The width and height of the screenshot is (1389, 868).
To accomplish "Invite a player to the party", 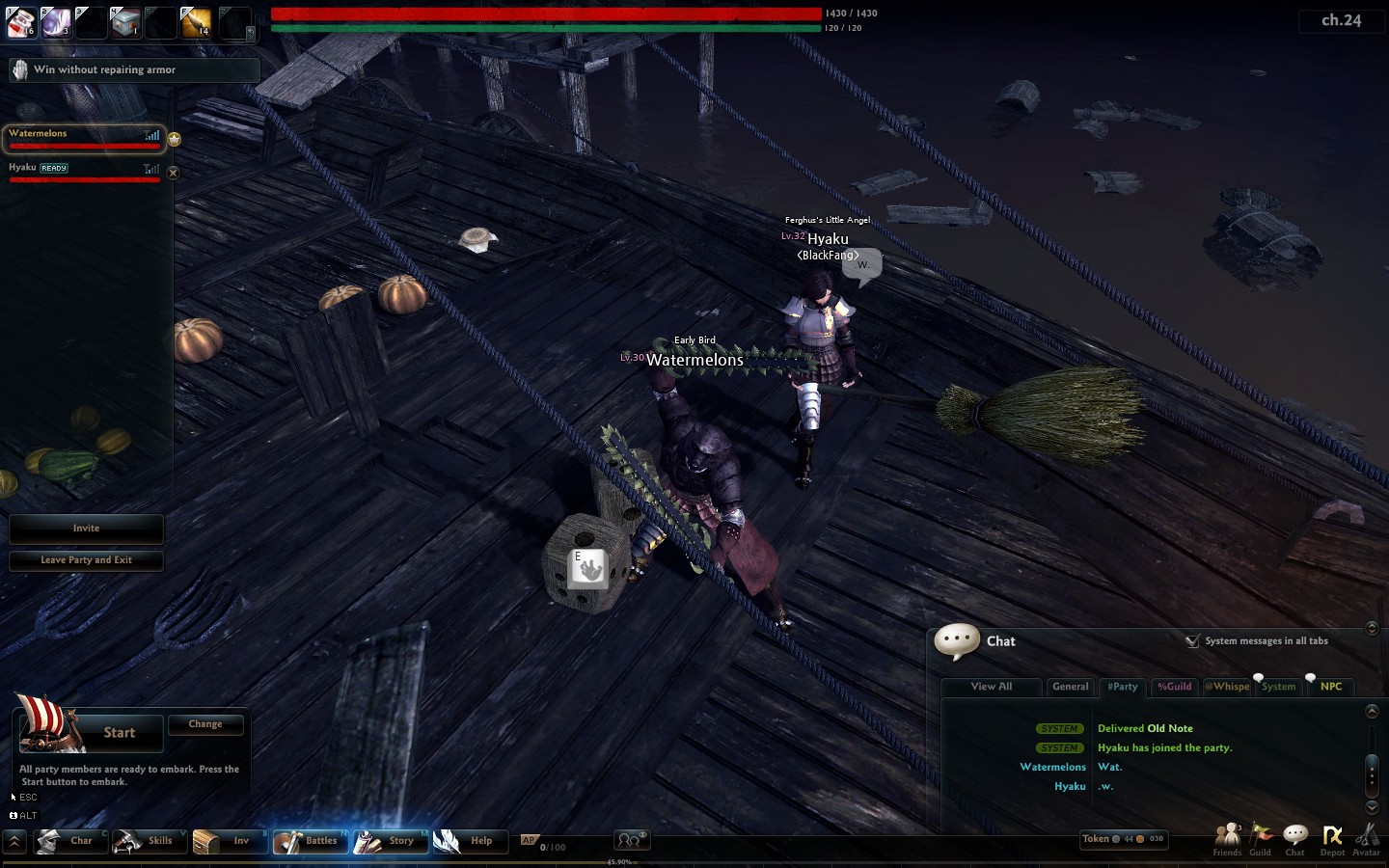I will coord(86,529).
